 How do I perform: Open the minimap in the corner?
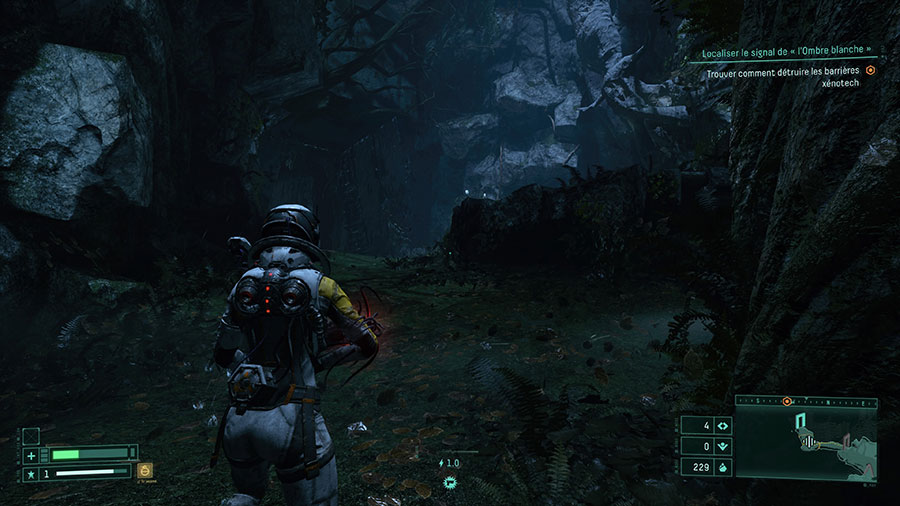tap(806, 441)
